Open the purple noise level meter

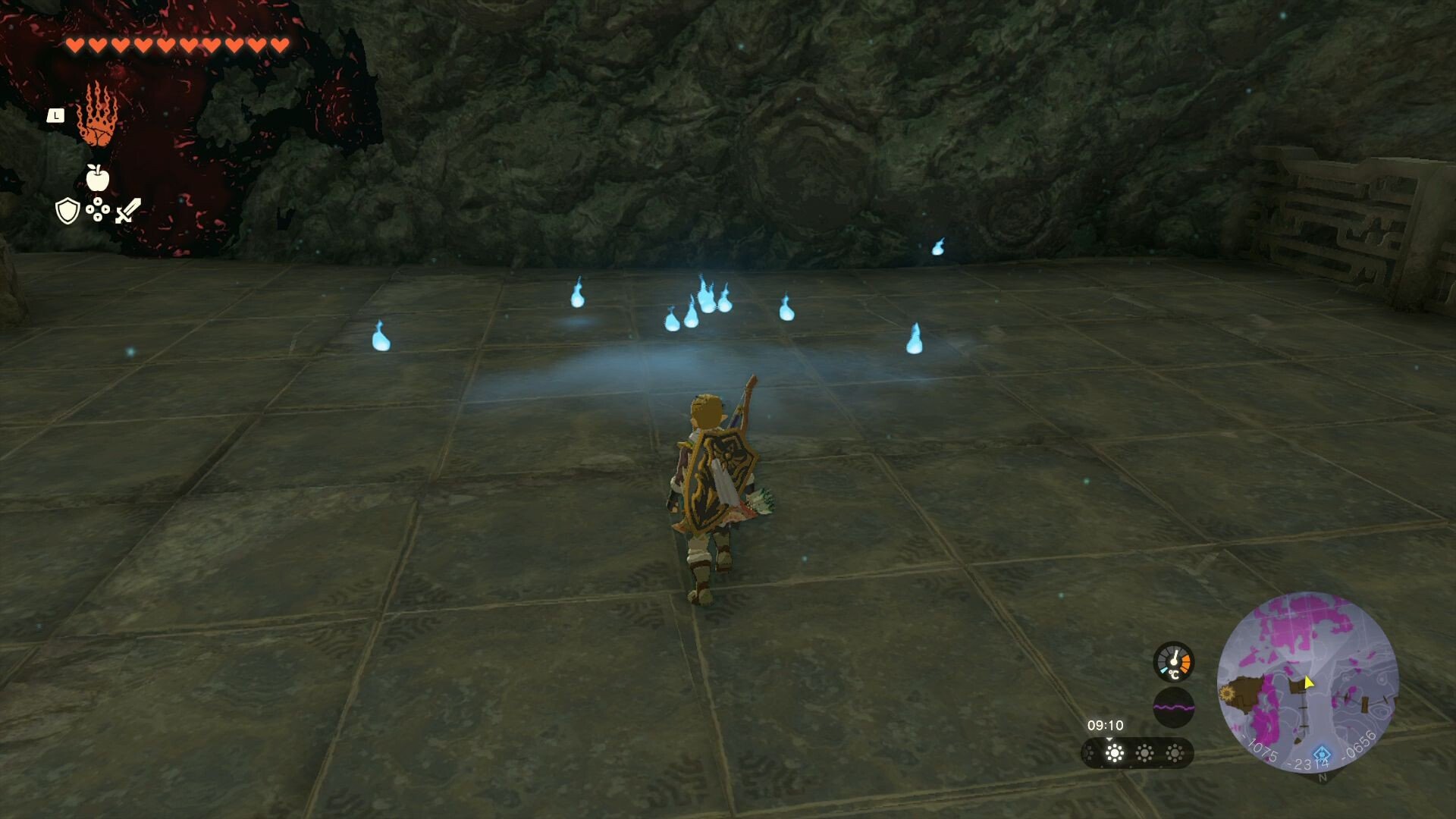click(x=1174, y=707)
